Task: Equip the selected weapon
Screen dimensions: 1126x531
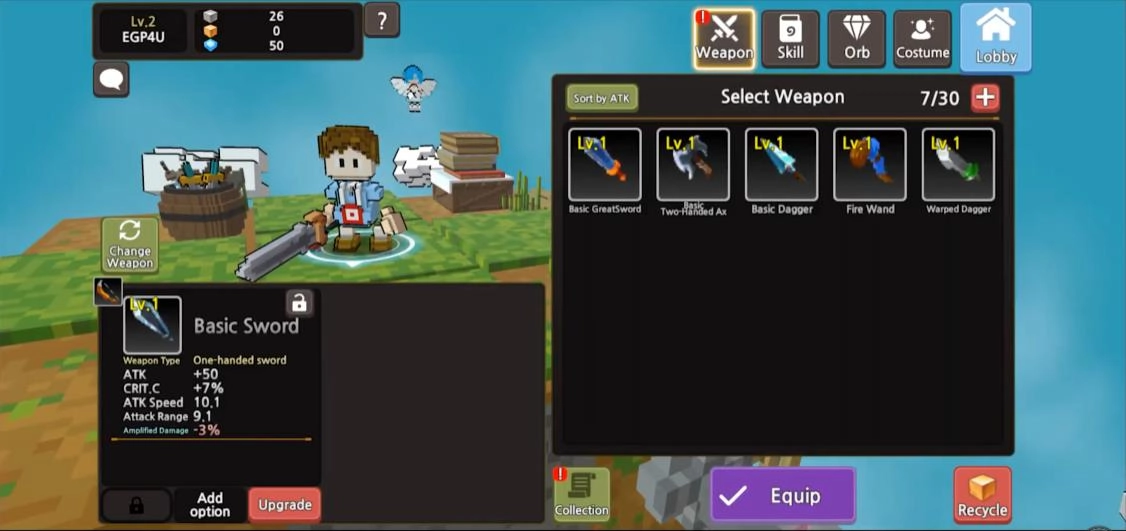Action: pyautogui.click(x=783, y=496)
